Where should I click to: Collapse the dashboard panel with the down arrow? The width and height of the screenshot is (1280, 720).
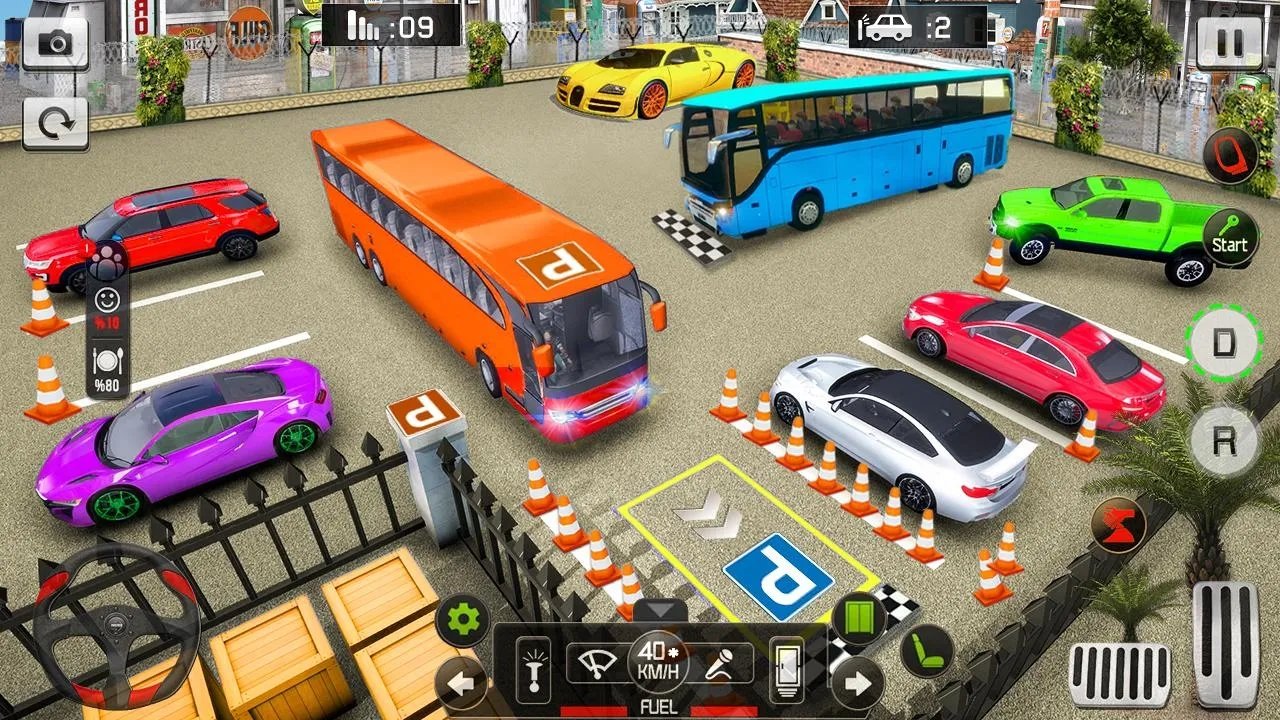pyautogui.click(x=659, y=611)
